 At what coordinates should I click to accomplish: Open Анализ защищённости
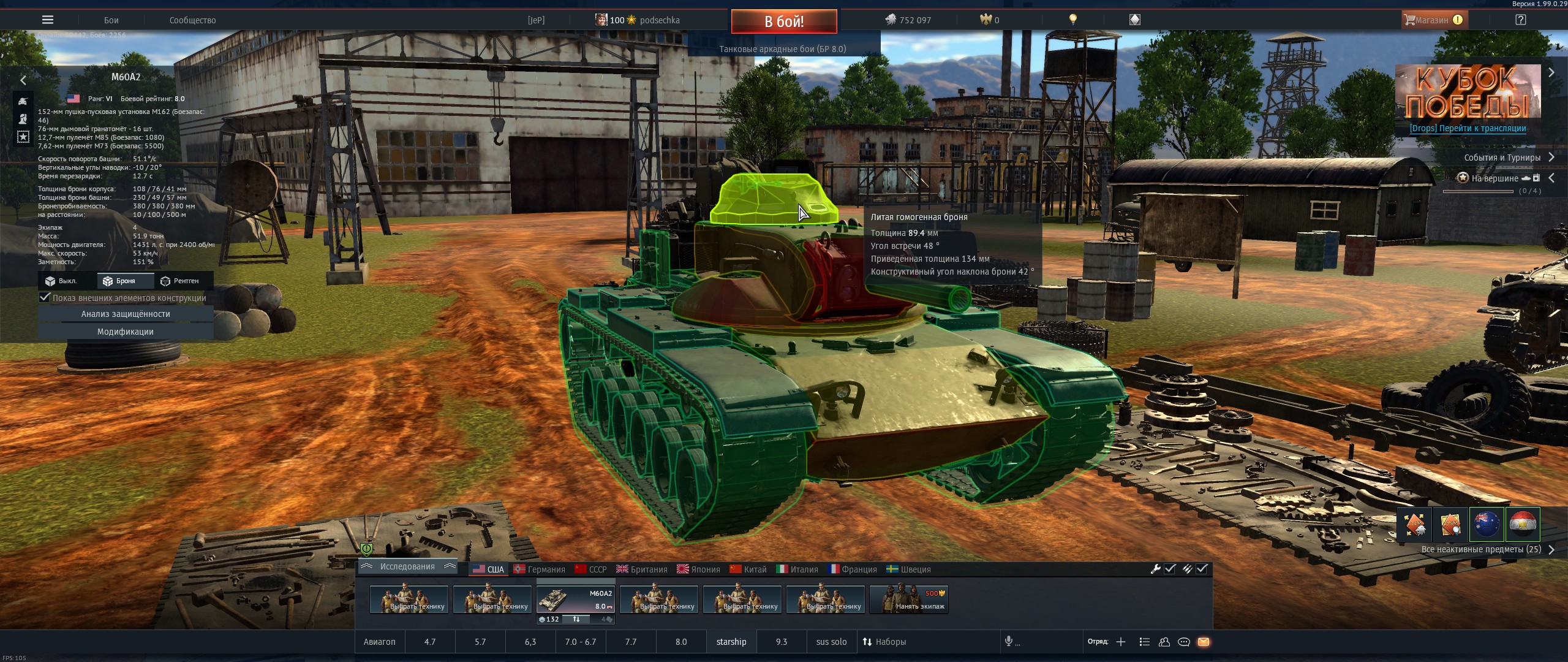(126, 314)
